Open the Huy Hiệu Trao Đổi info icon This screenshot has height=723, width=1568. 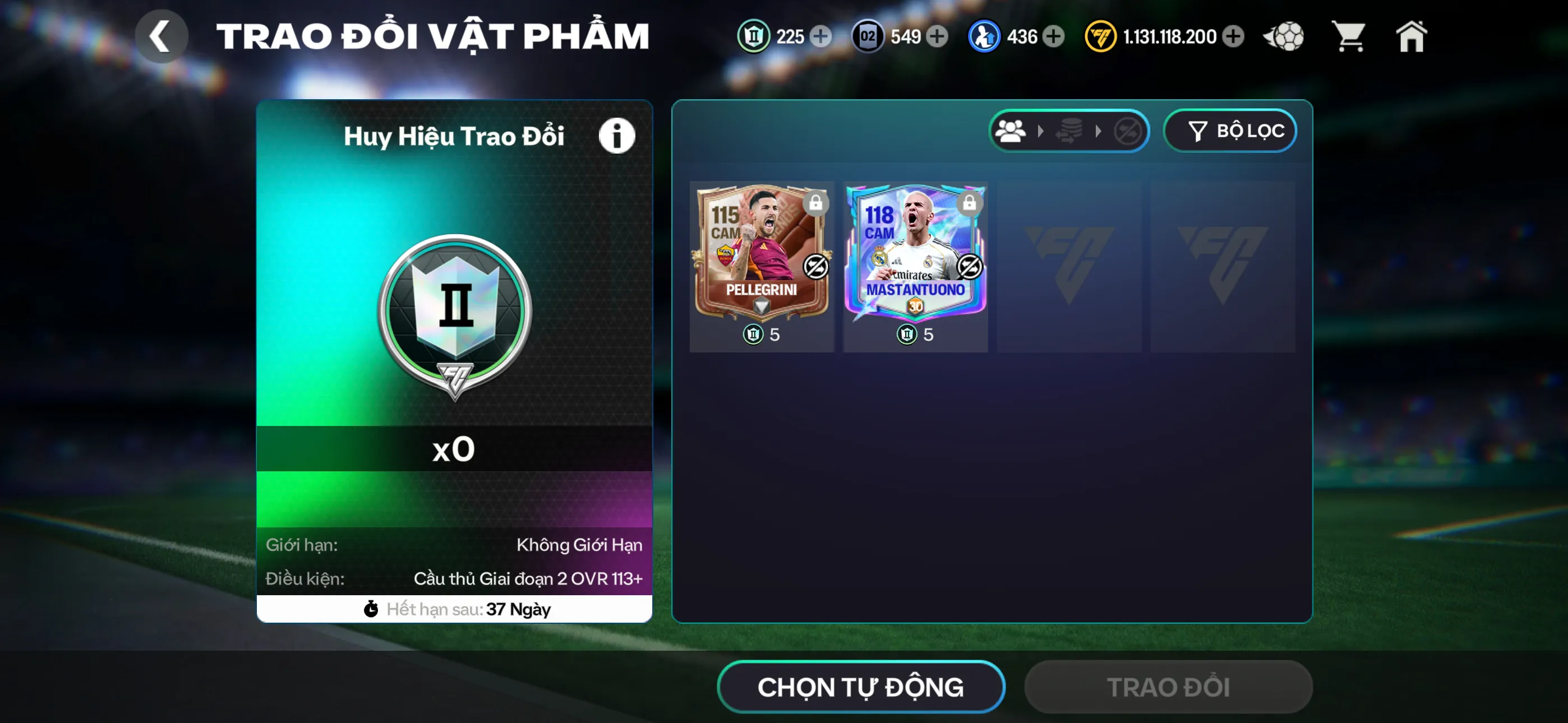(617, 135)
